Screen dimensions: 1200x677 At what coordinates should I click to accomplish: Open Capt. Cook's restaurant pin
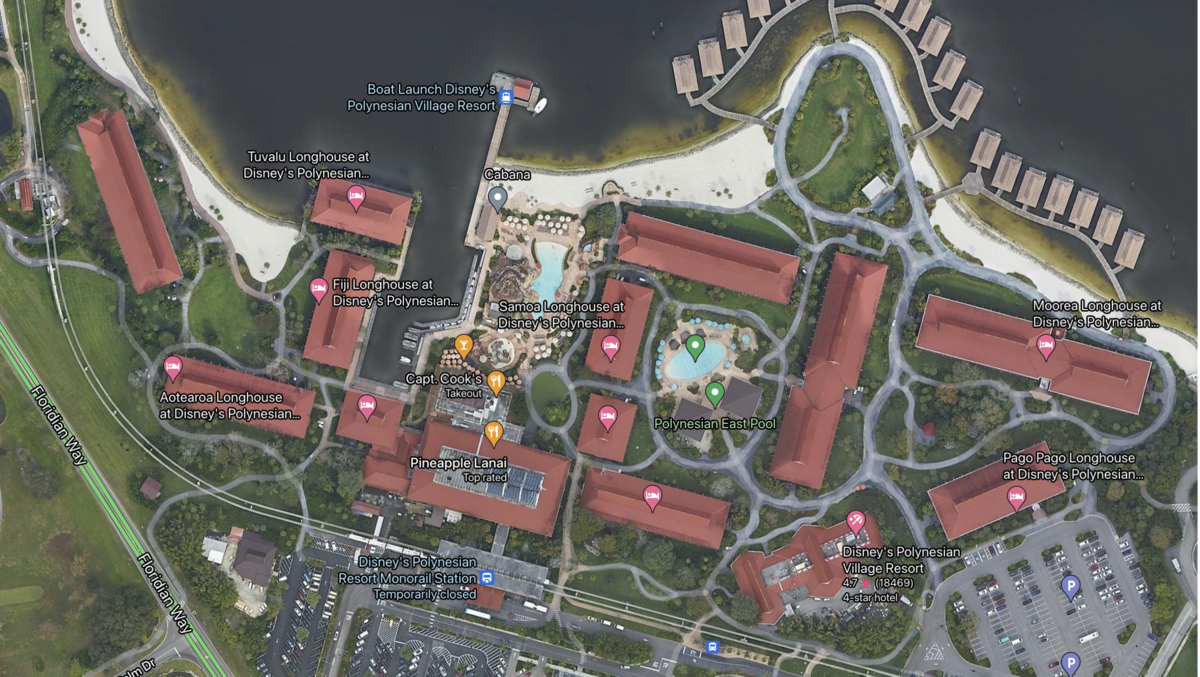[x=496, y=381]
